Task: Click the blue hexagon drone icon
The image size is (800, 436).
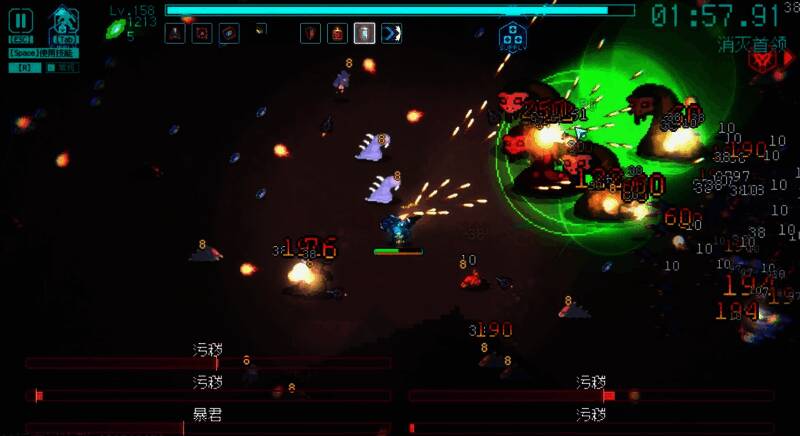Action: 511,36
